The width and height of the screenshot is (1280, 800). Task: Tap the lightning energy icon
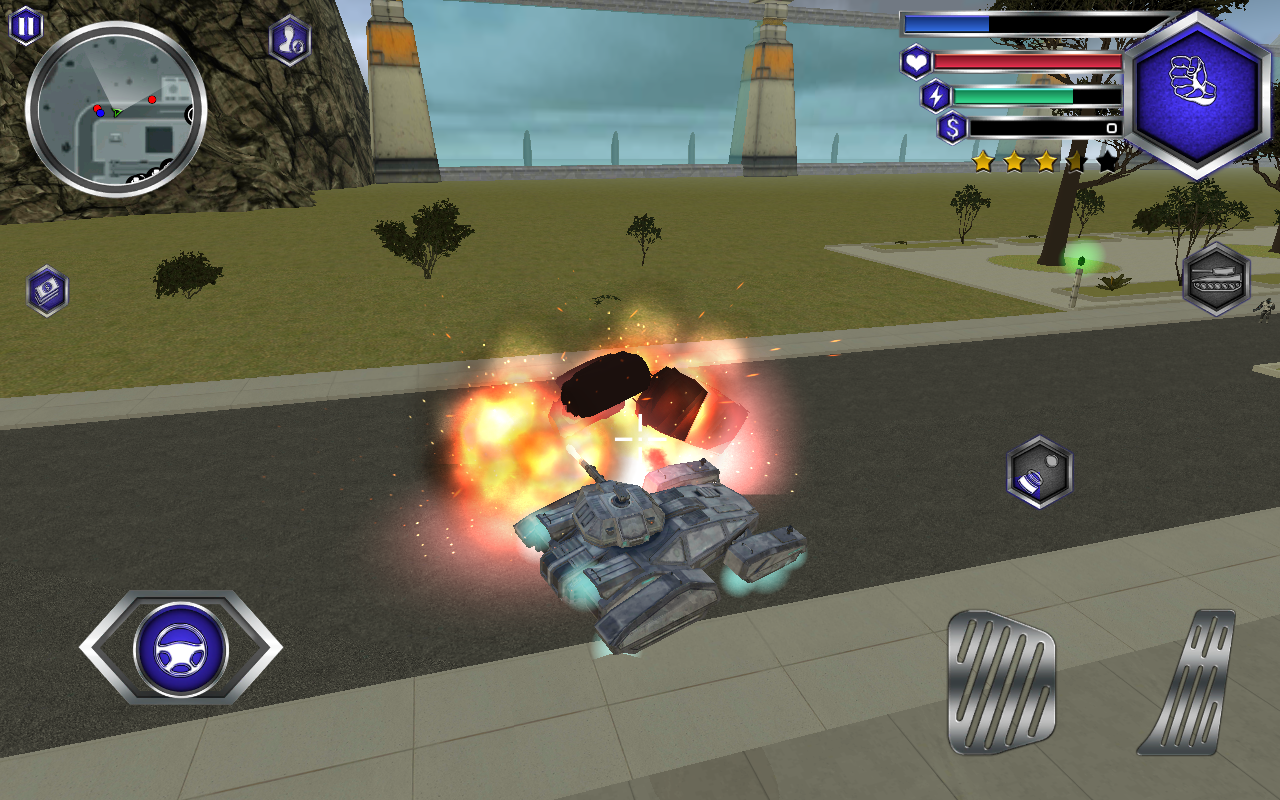(x=934, y=96)
